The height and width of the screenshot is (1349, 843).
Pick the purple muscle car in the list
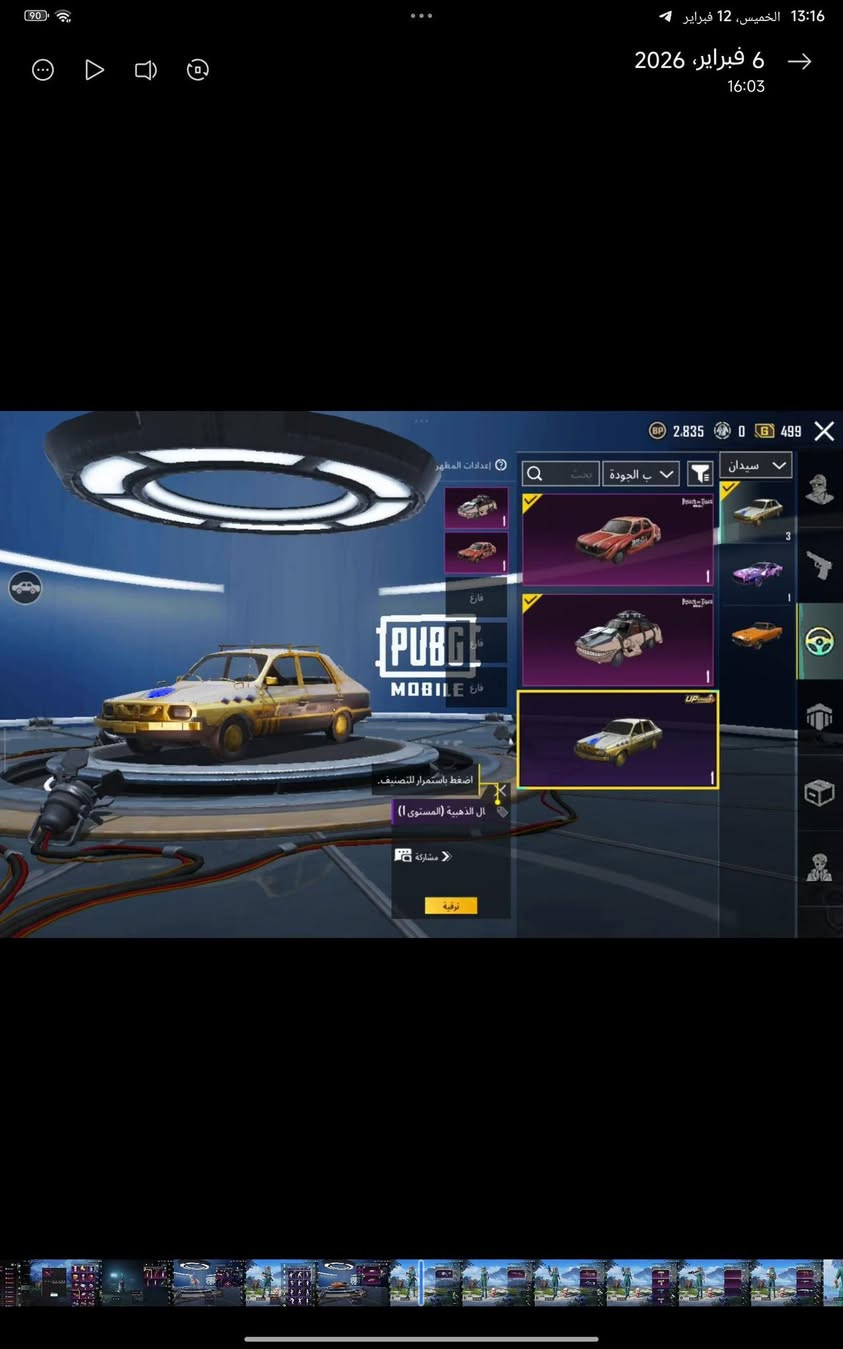[756, 573]
